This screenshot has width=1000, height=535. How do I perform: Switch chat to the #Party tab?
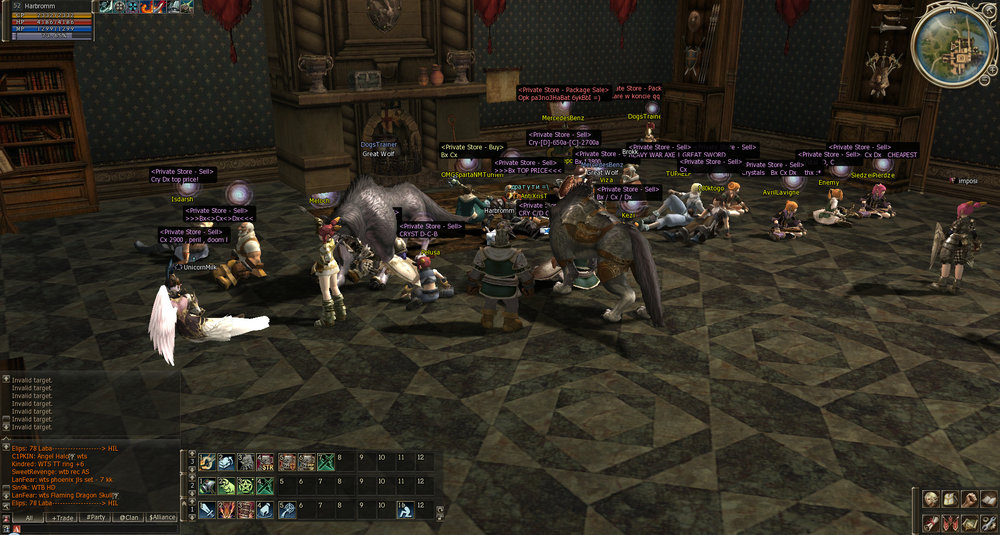pyautogui.click(x=96, y=518)
